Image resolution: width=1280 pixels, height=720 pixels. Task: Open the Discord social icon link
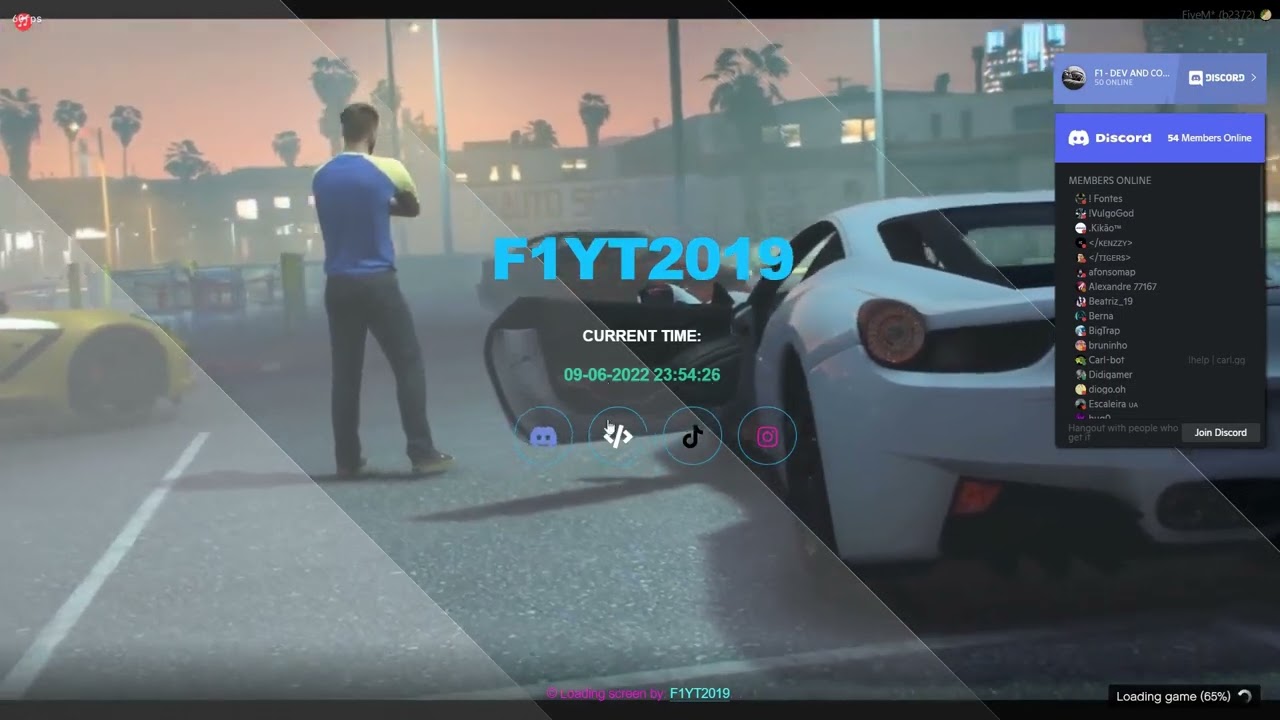[543, 436]
